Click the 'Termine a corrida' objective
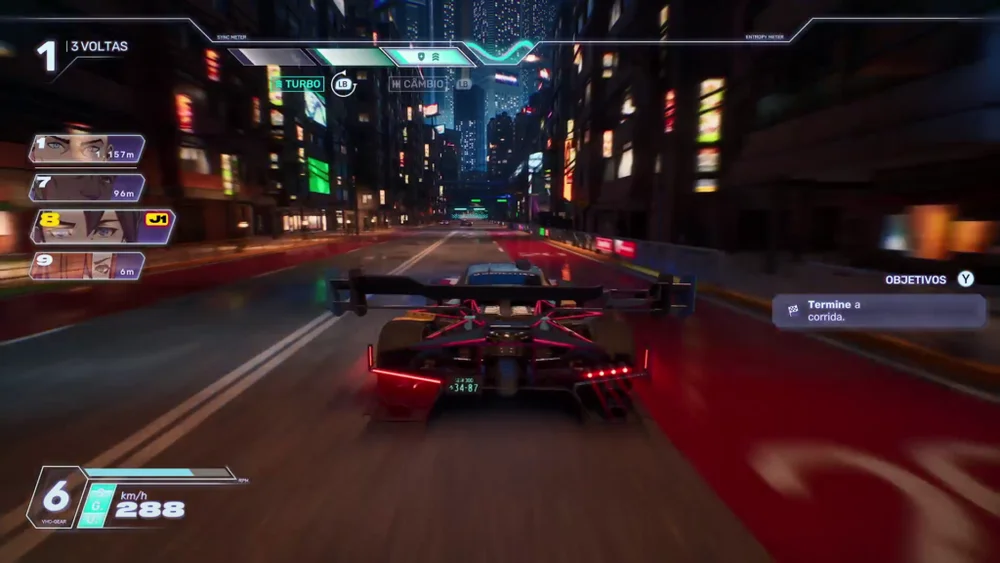The image size is (1000, 563). pyautogui.click(x=878, y=311)
